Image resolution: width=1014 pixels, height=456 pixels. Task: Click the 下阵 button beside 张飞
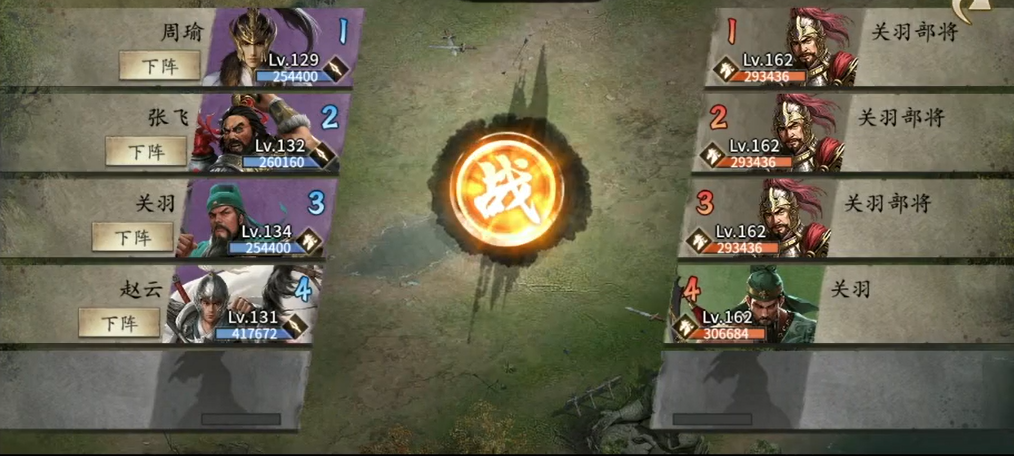(146, 151)
